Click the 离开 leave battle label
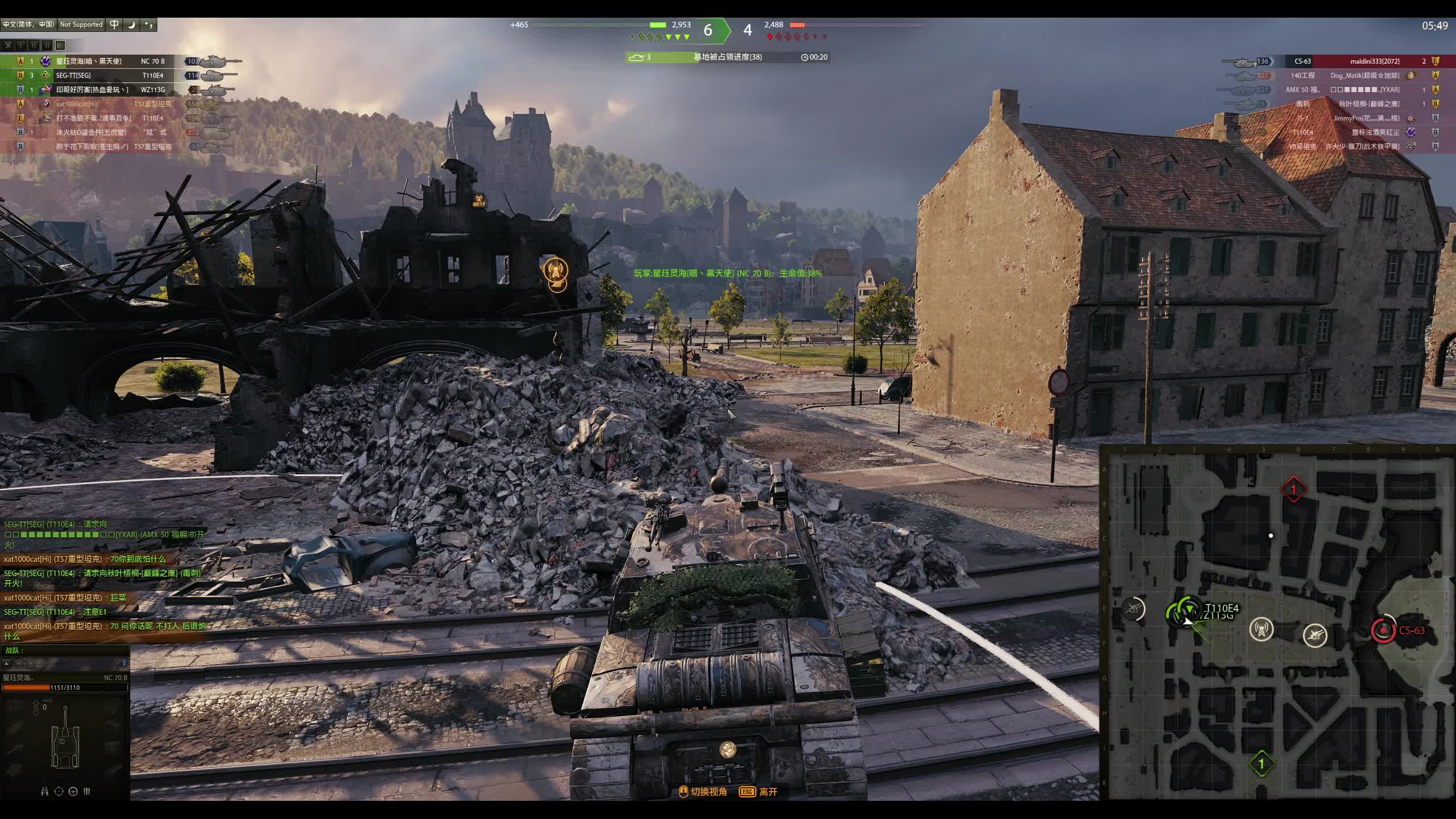Viewport: 1456px width, 819px height. pos(768,792)
